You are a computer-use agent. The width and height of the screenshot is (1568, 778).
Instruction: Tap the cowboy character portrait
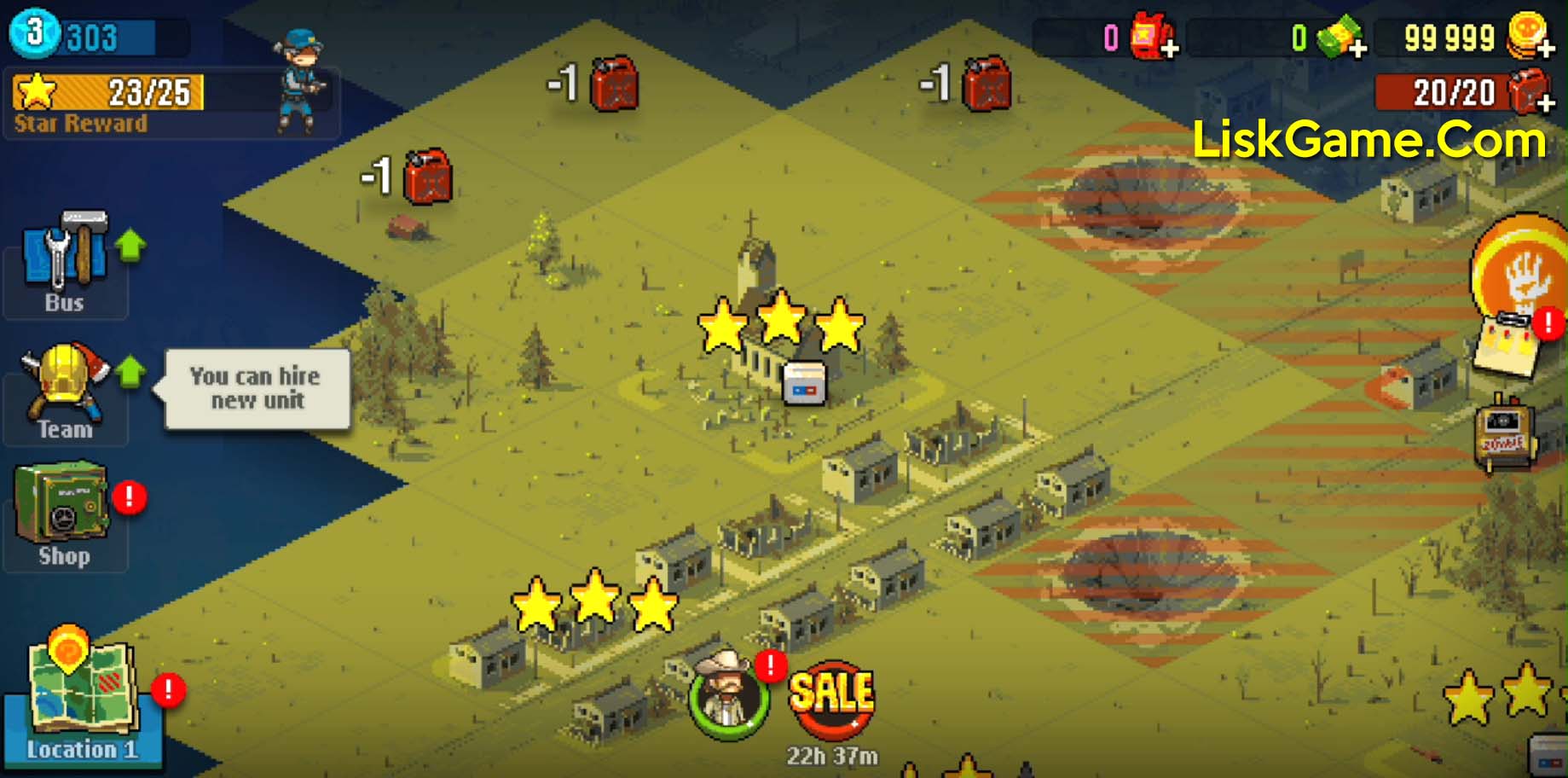click(727, 695)
